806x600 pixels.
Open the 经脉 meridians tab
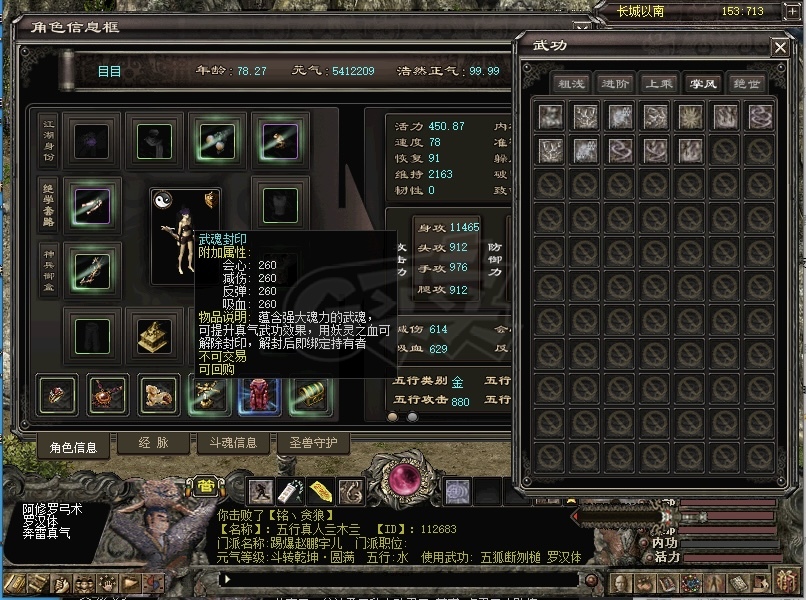coord(152,442)
